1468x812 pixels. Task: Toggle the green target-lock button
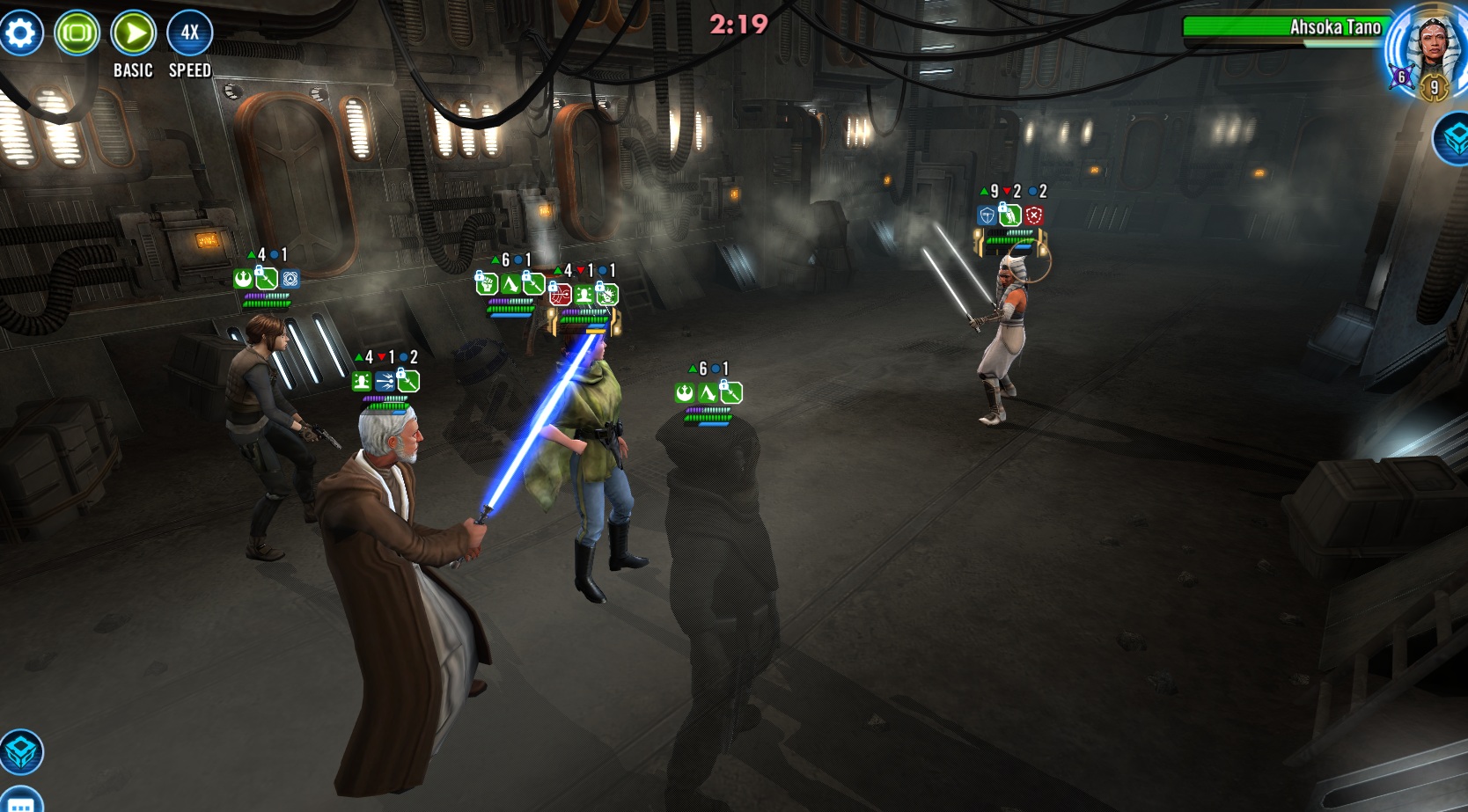[77, 33]
